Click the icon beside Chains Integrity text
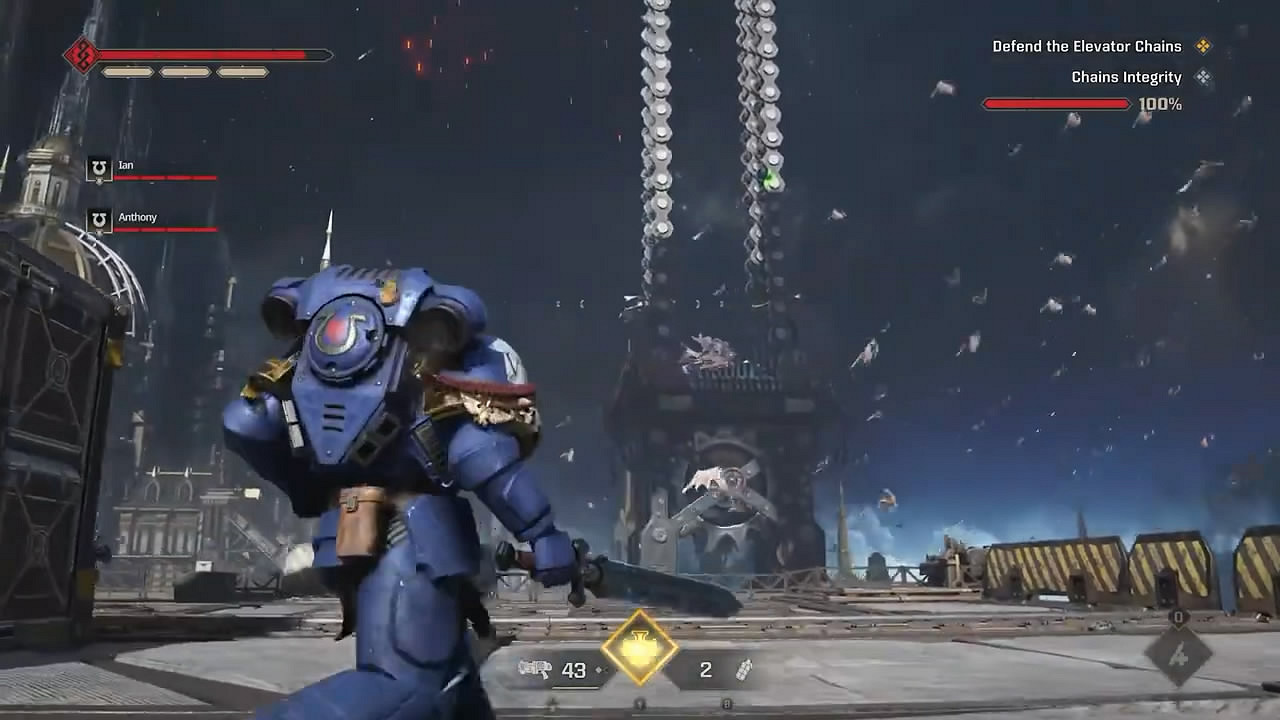The height and width of the screenshot is (720, 1280). point(1206,77)
